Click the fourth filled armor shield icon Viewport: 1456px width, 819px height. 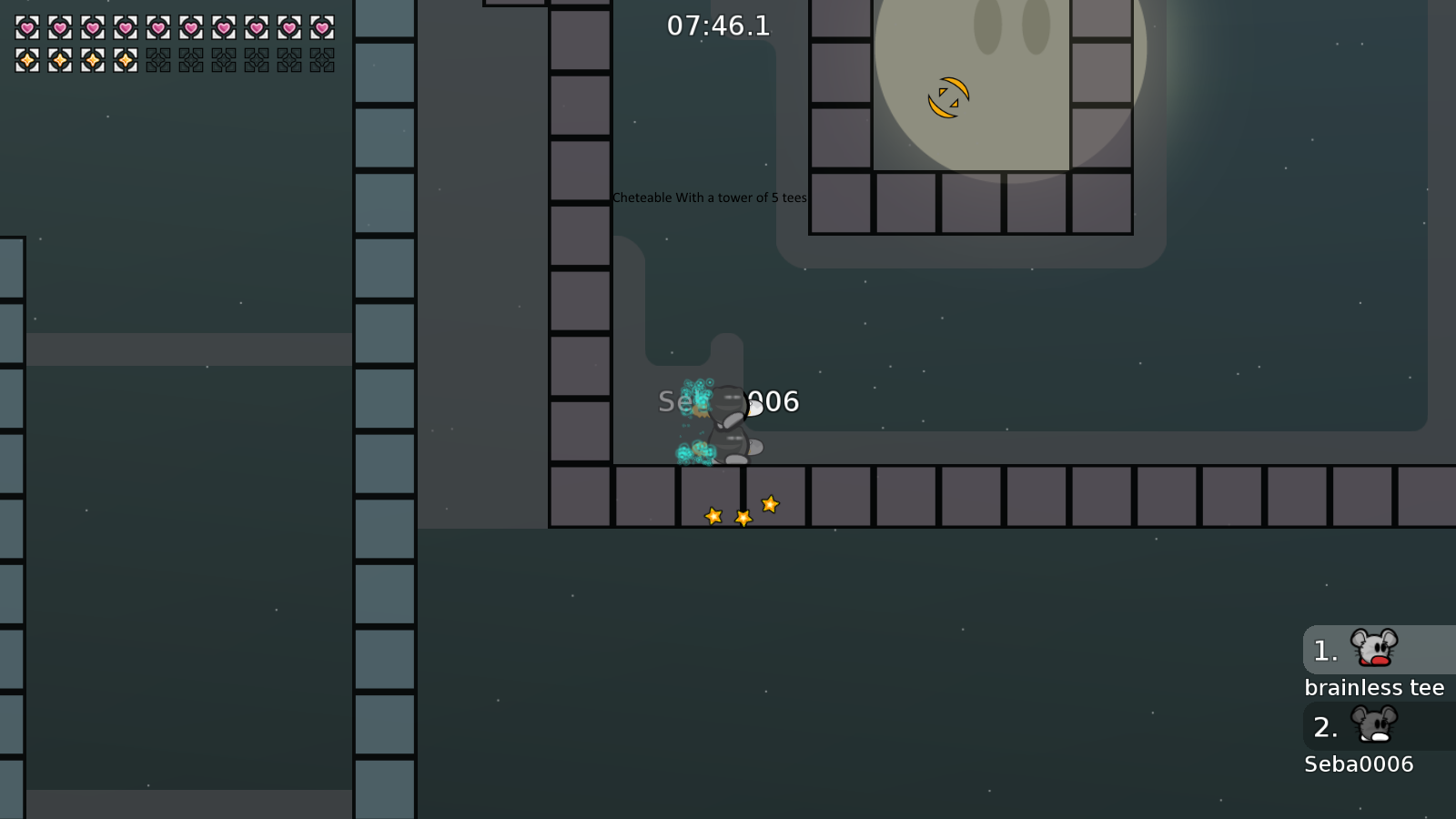click(x=124, y=60)
